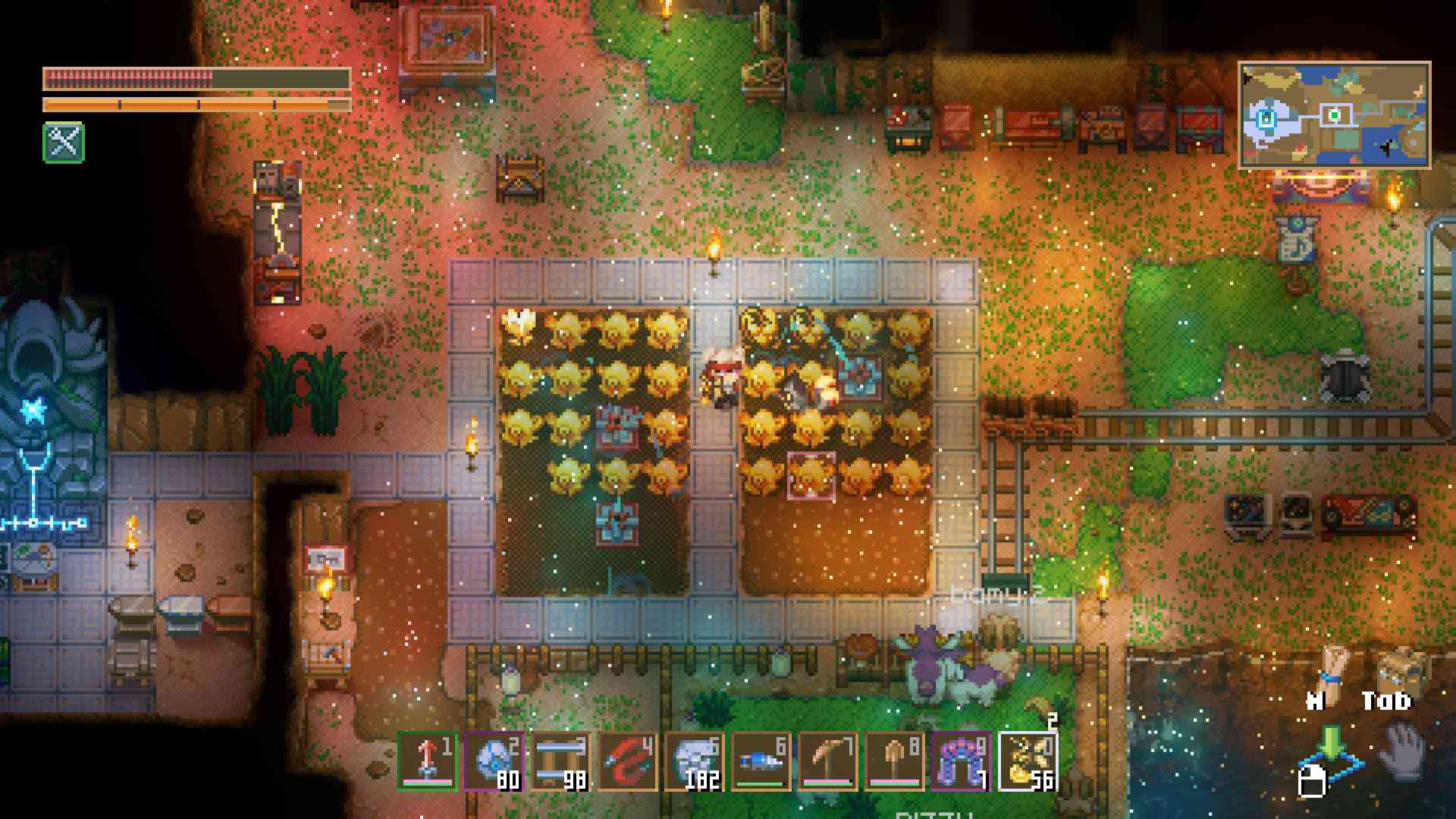
Task: Select the purple arch item in slot 9
Action: (961, 761)
